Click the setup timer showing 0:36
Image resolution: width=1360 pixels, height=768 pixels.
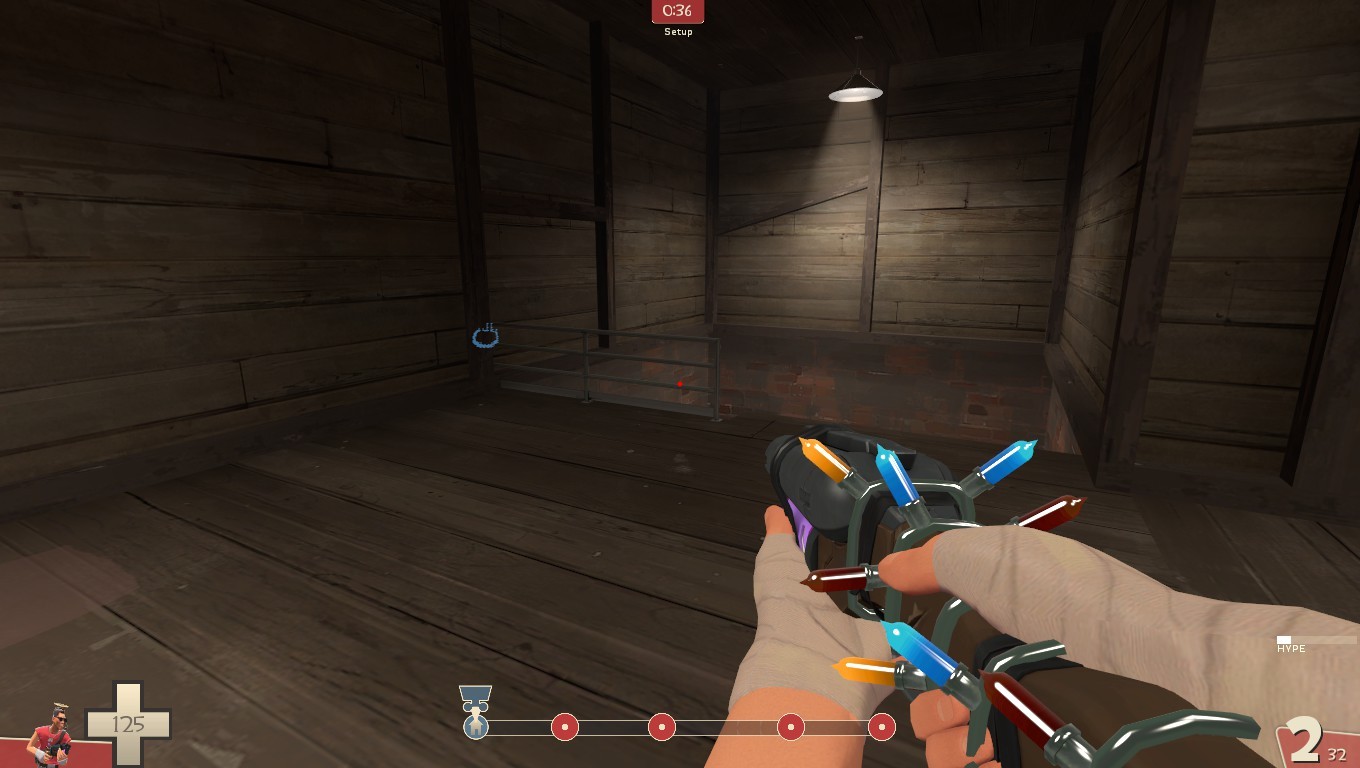coord(678,12)
